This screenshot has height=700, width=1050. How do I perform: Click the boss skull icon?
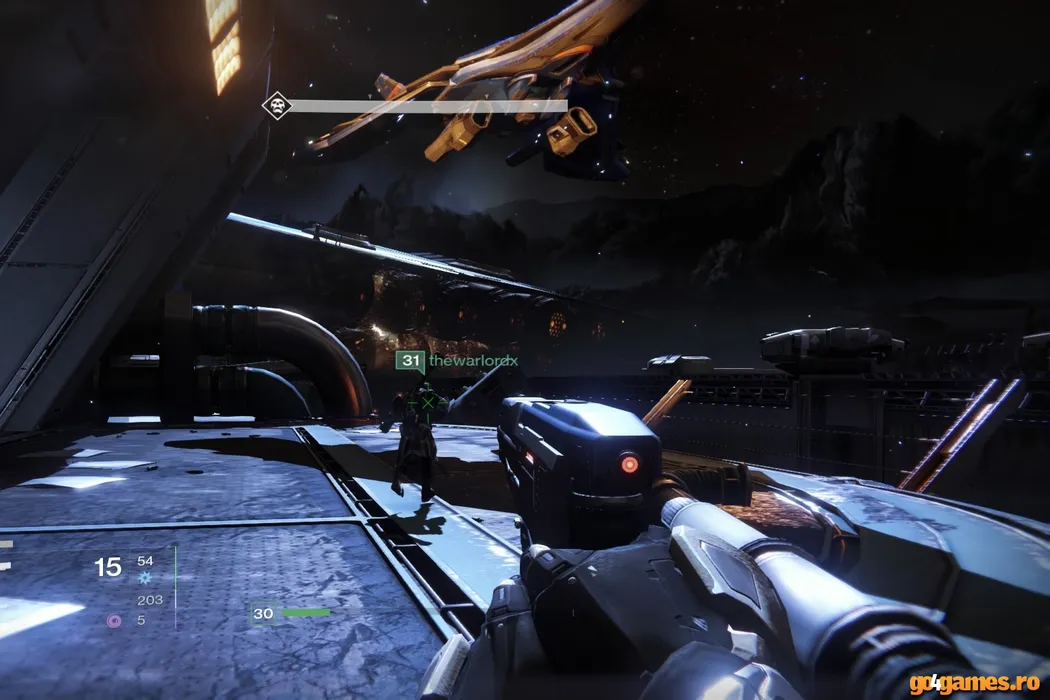pyautogui.click(x=277, y=105)
